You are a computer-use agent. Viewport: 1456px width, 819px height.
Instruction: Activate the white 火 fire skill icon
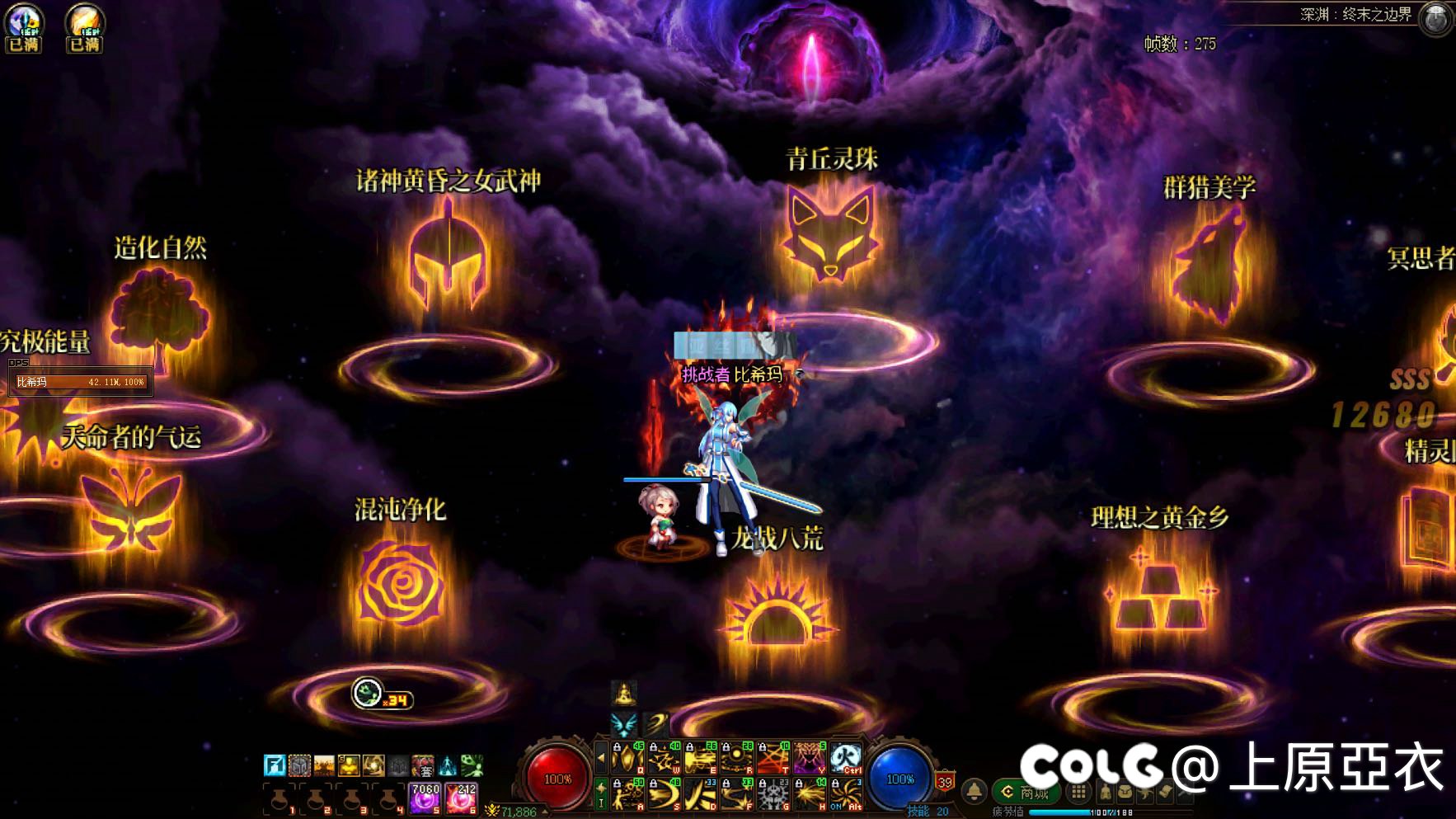(845, 757)
